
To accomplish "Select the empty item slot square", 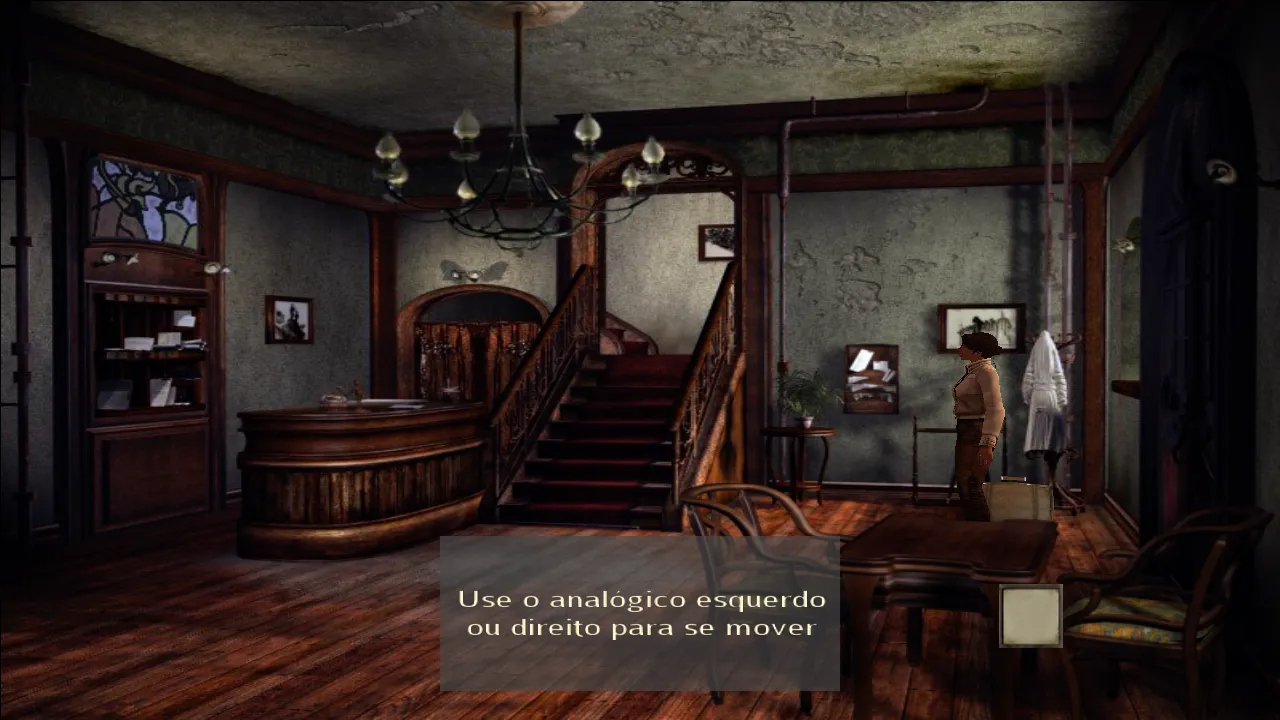I will (1030, 616).
